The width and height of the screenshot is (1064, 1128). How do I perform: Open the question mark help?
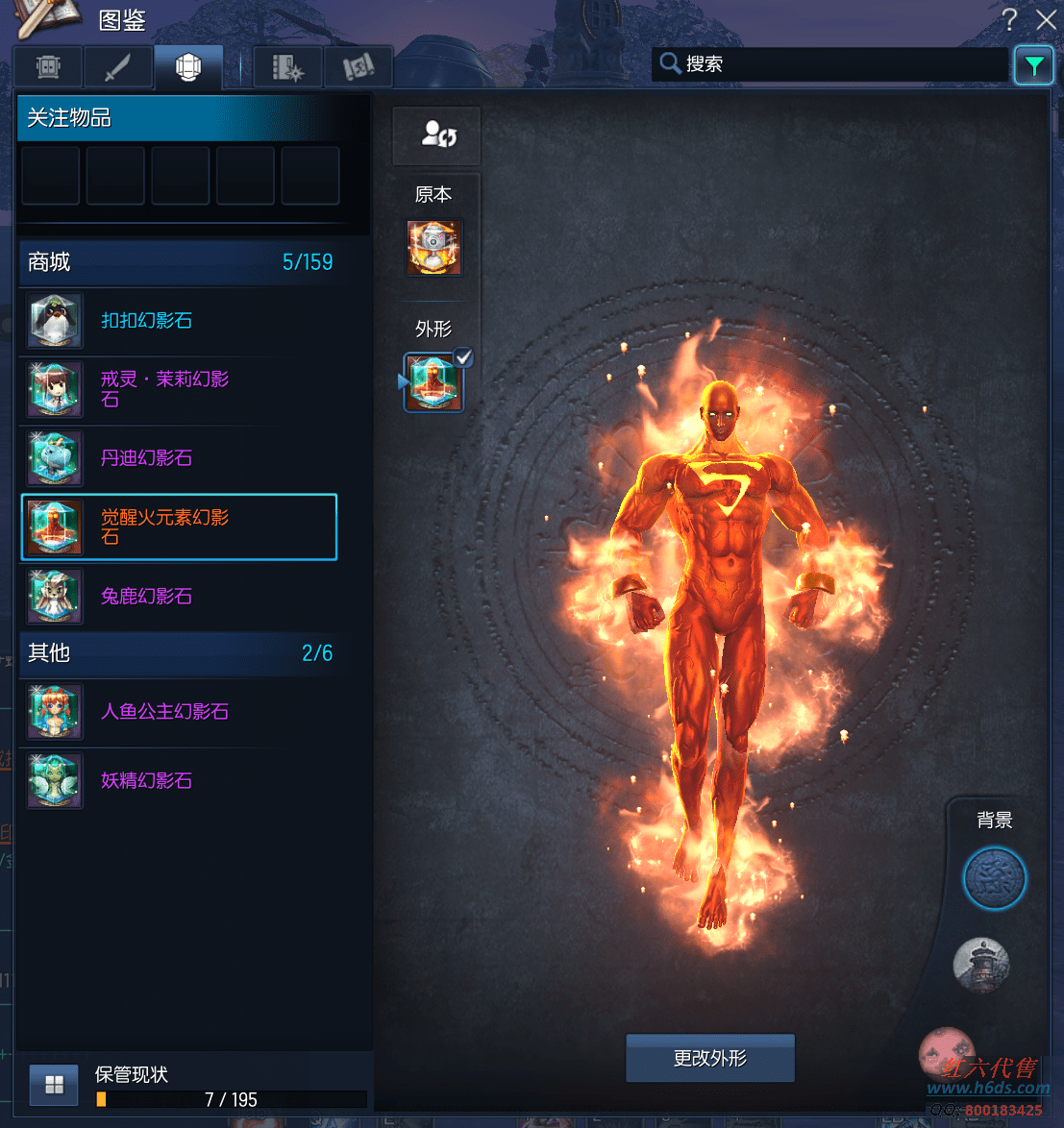[1009, 19]
